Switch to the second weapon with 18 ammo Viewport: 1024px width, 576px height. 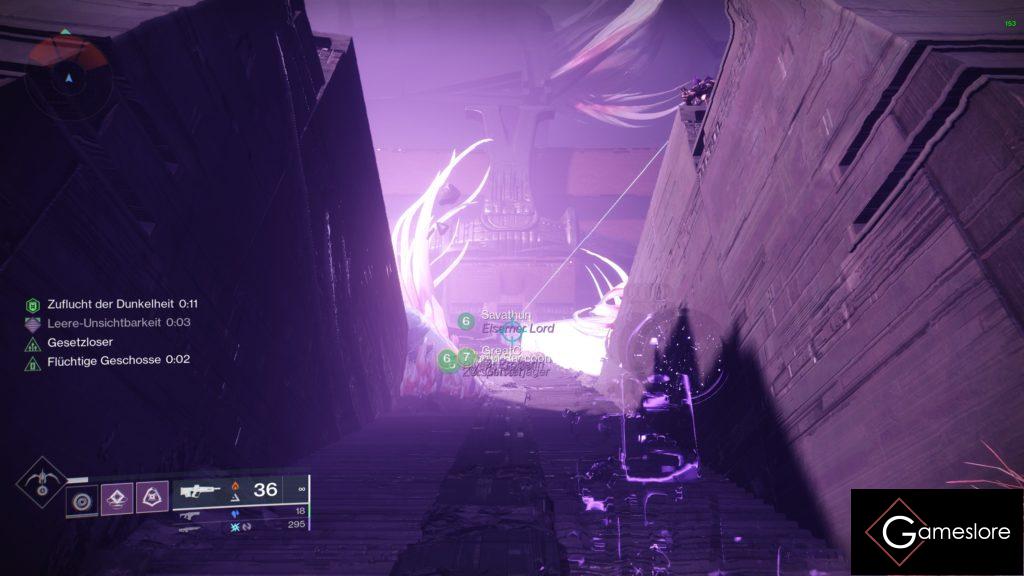[x=190, y=514]
